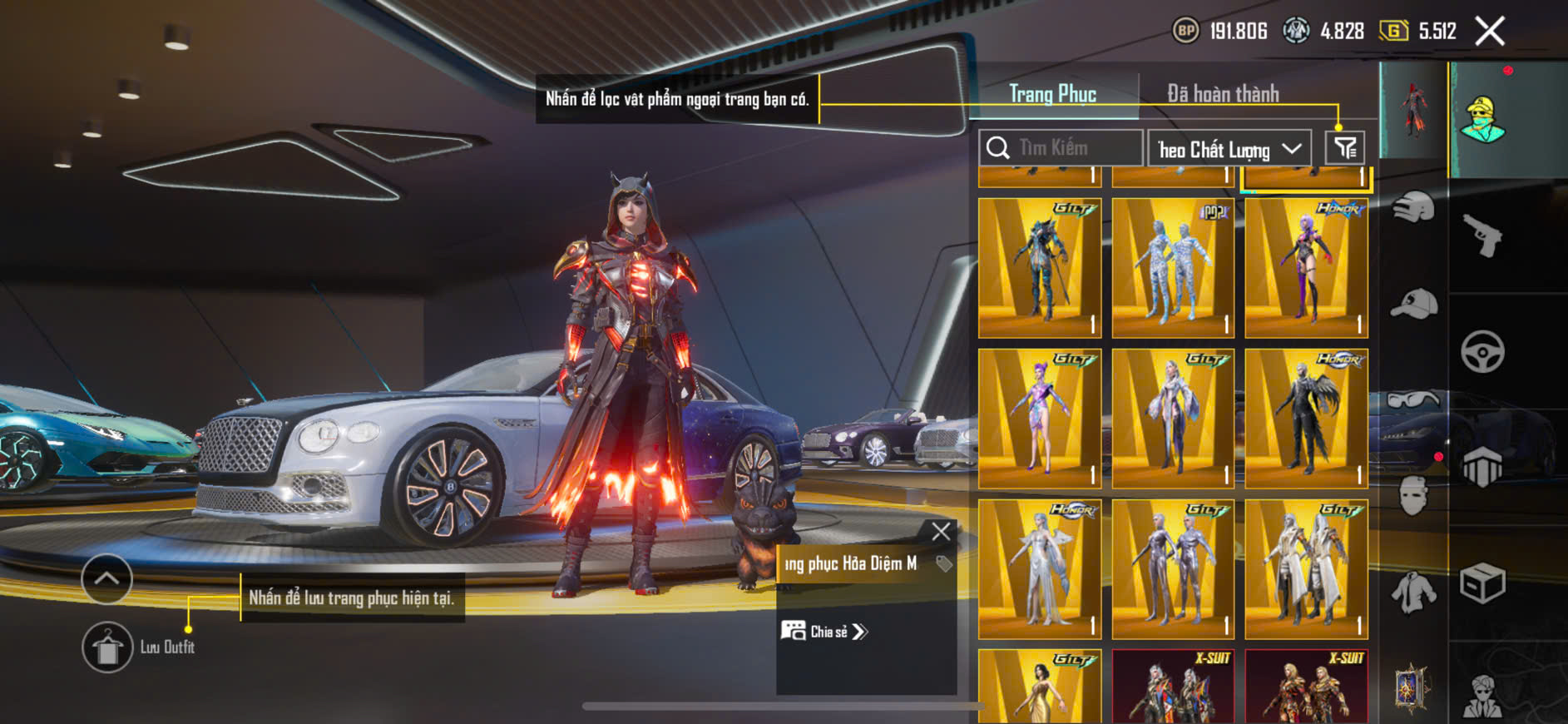Save the current look with Lưu Outfit
Screen dimensions: 1568x724
click(x=107, y=647)
